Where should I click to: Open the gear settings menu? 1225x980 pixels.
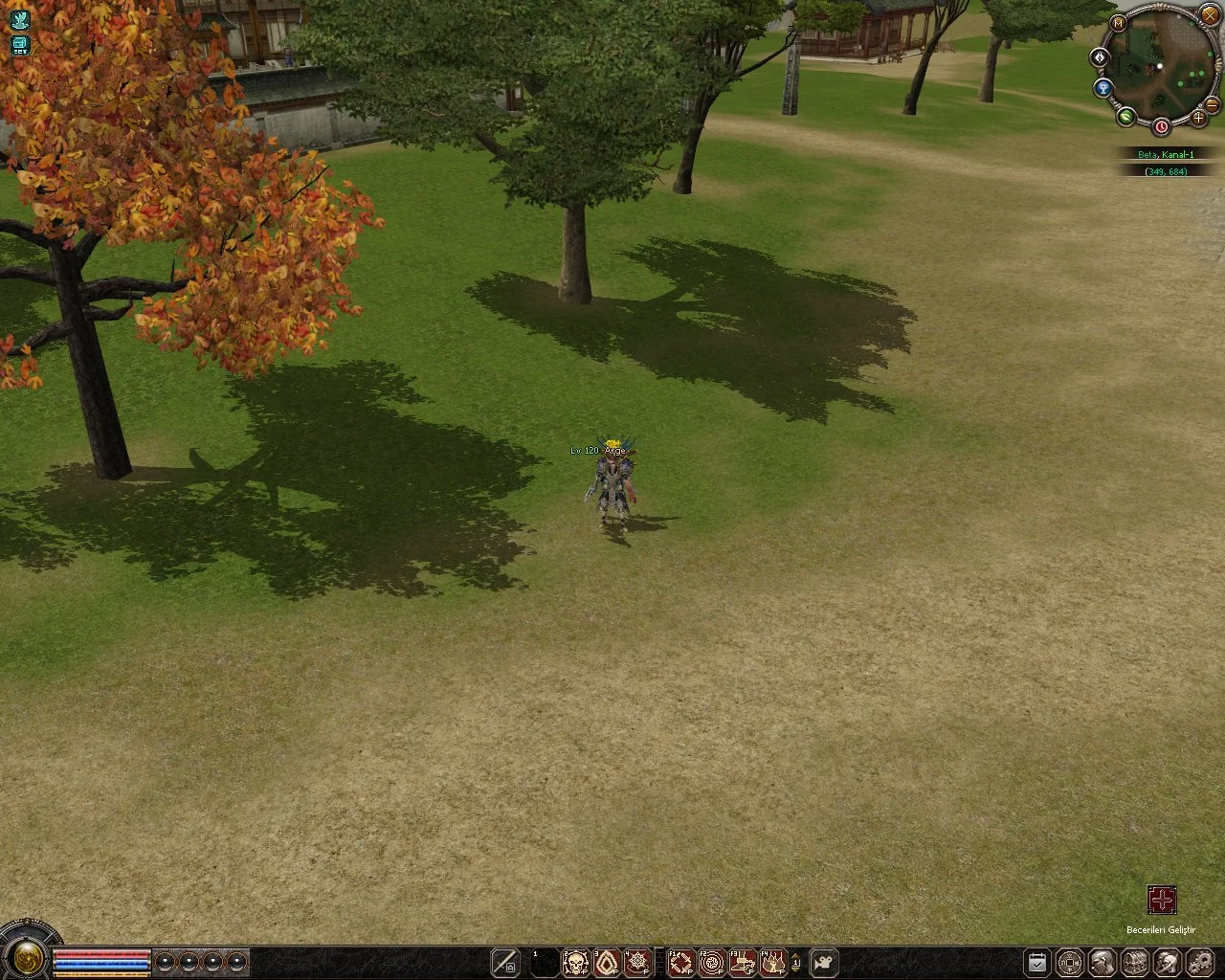1200,962
